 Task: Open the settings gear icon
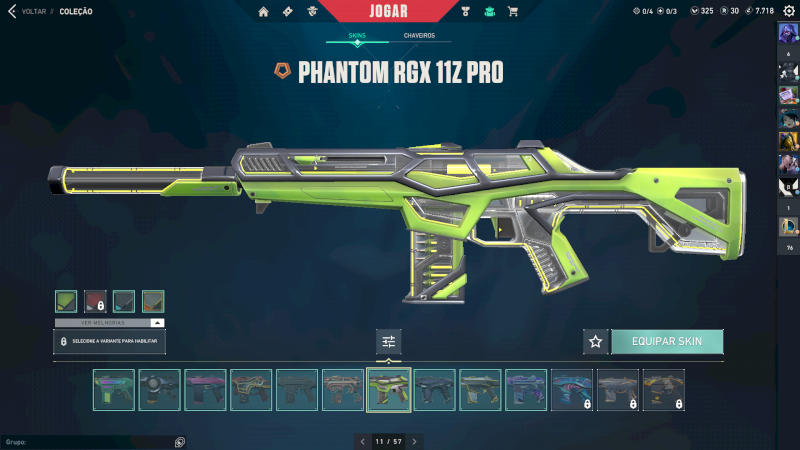click(790, 11)
